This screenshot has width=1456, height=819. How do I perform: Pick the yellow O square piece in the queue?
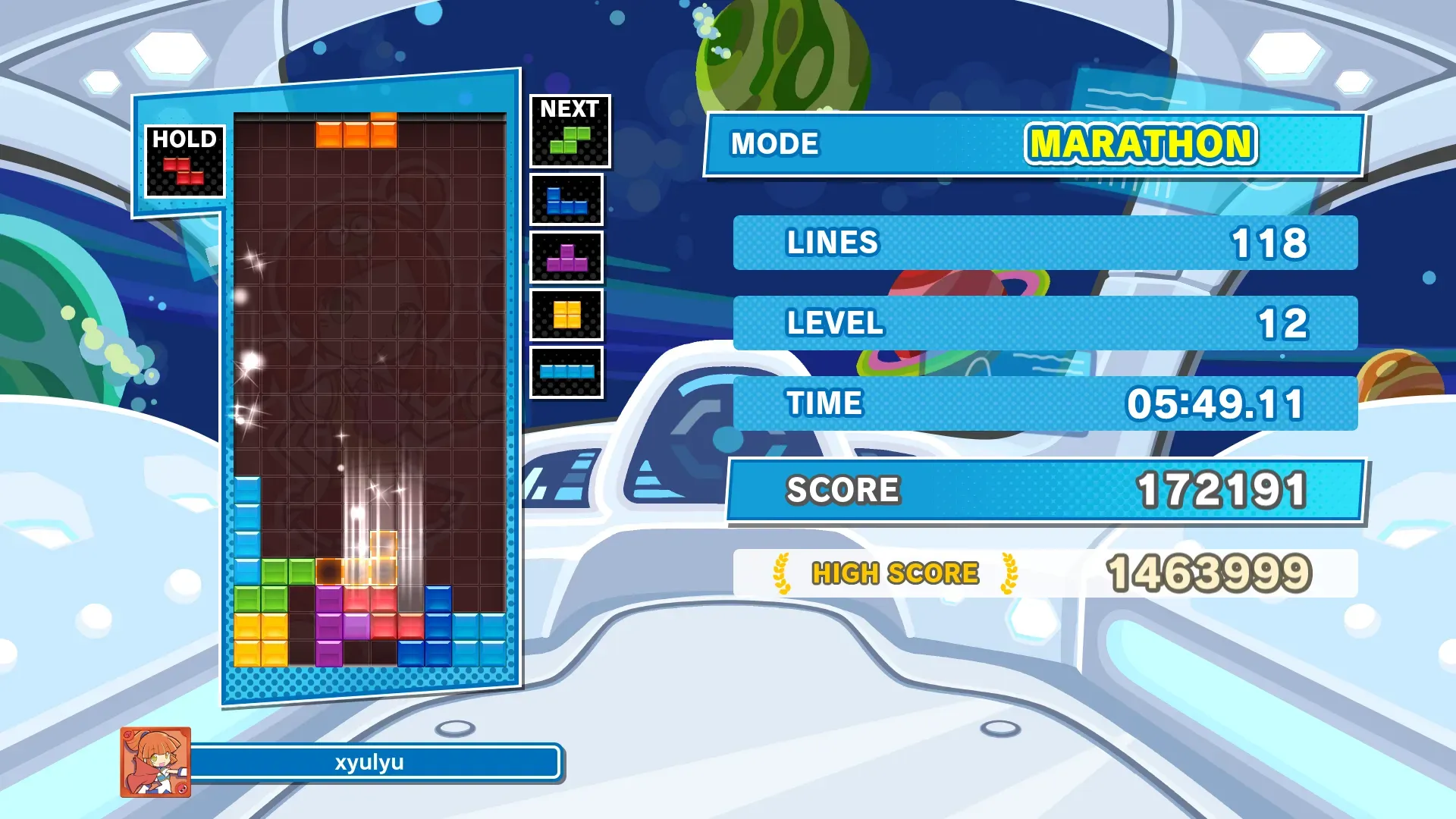[566, 315]
